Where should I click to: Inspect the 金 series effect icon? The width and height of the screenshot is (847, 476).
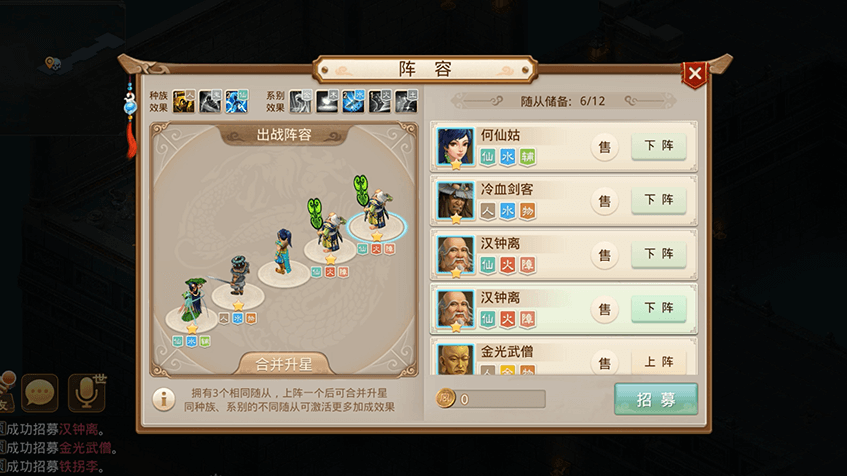[301, 101]
